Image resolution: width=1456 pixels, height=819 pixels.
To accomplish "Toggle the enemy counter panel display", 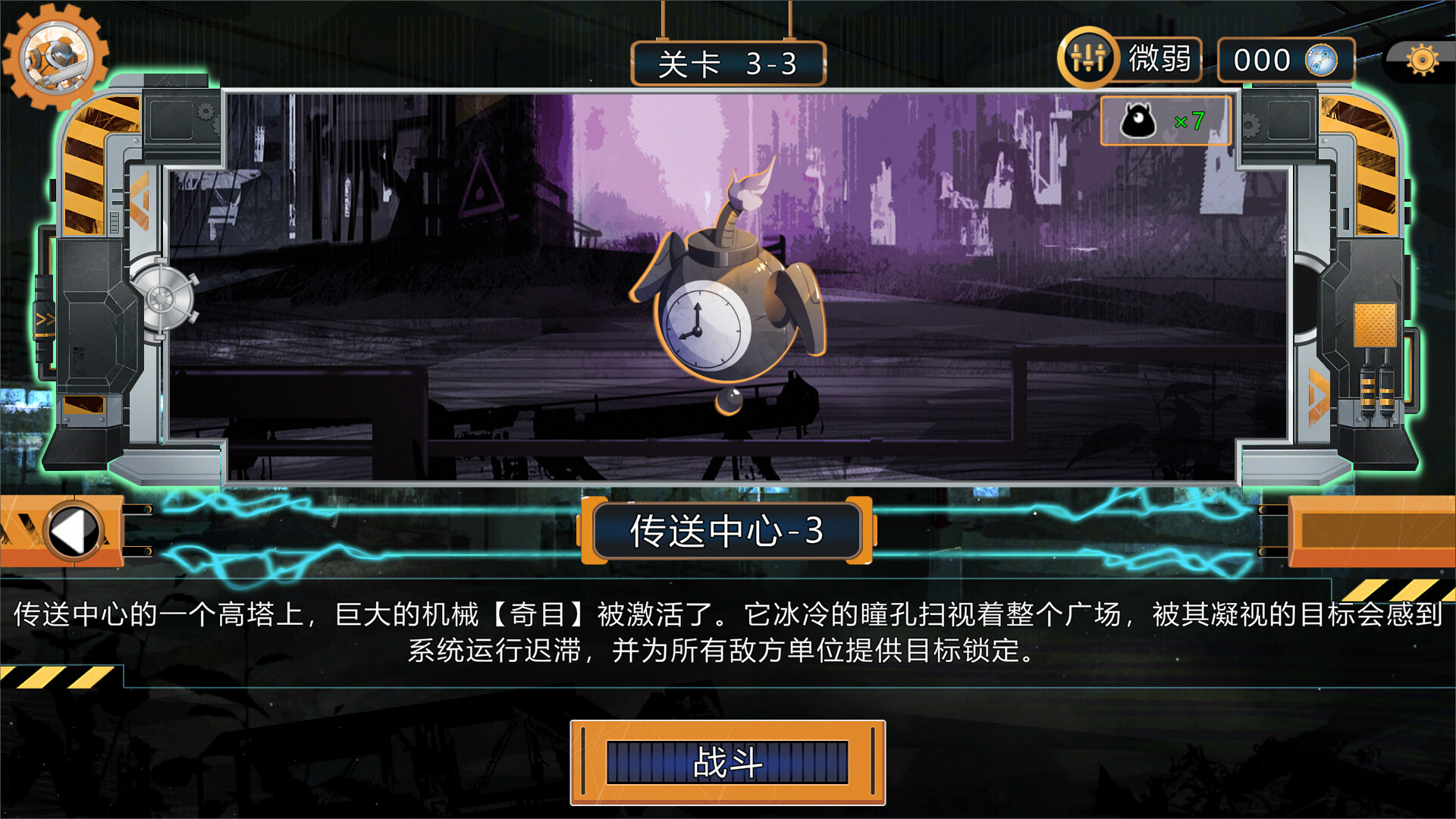I will coord(1166,120).
